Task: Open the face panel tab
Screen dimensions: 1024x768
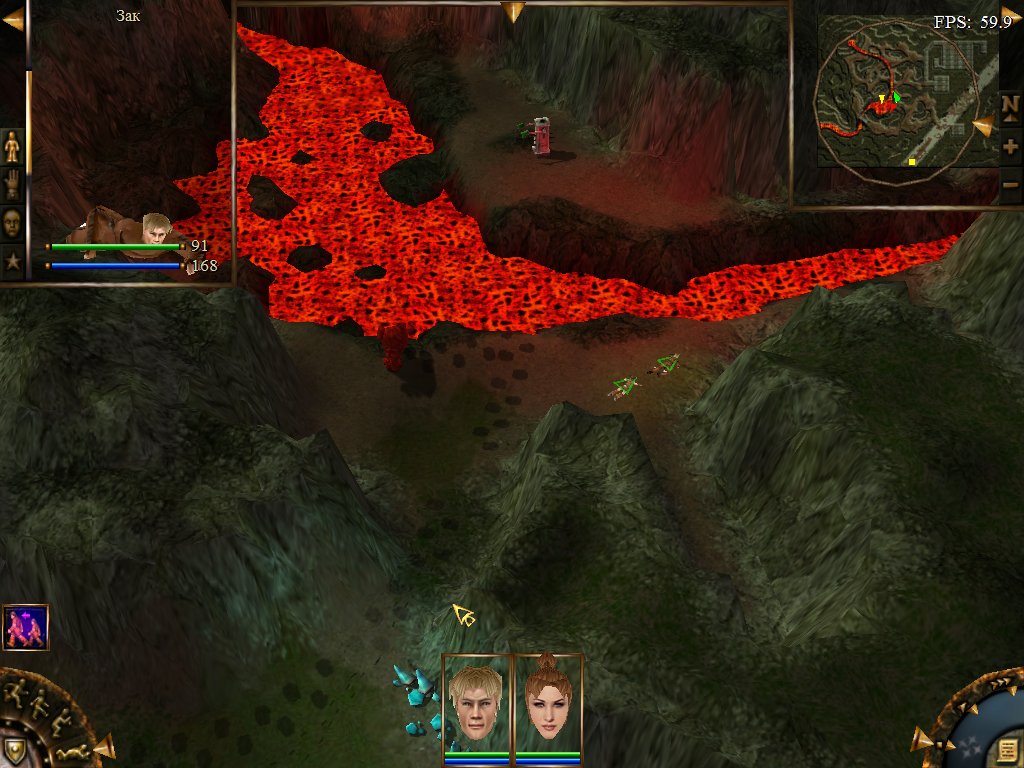Action: click(x=12, y=222)
